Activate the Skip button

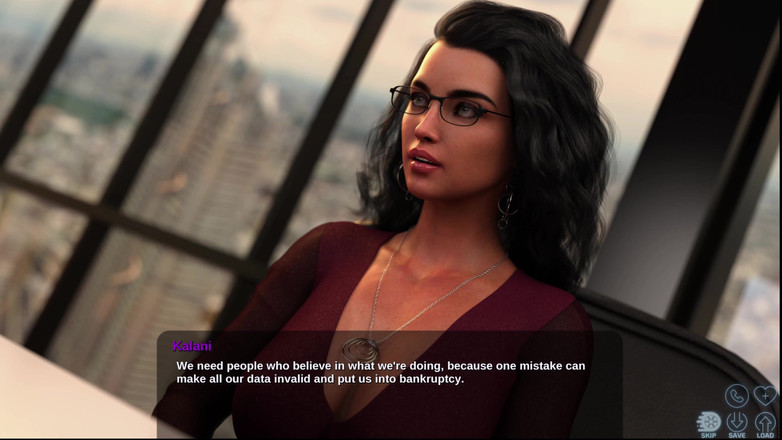(x=708, y=423)
